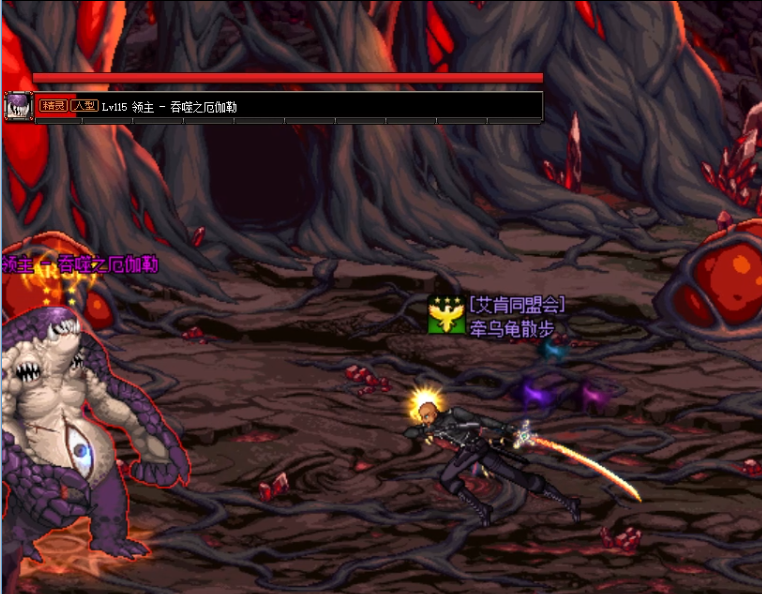Click the boss portrait beside the health bar

18,106
